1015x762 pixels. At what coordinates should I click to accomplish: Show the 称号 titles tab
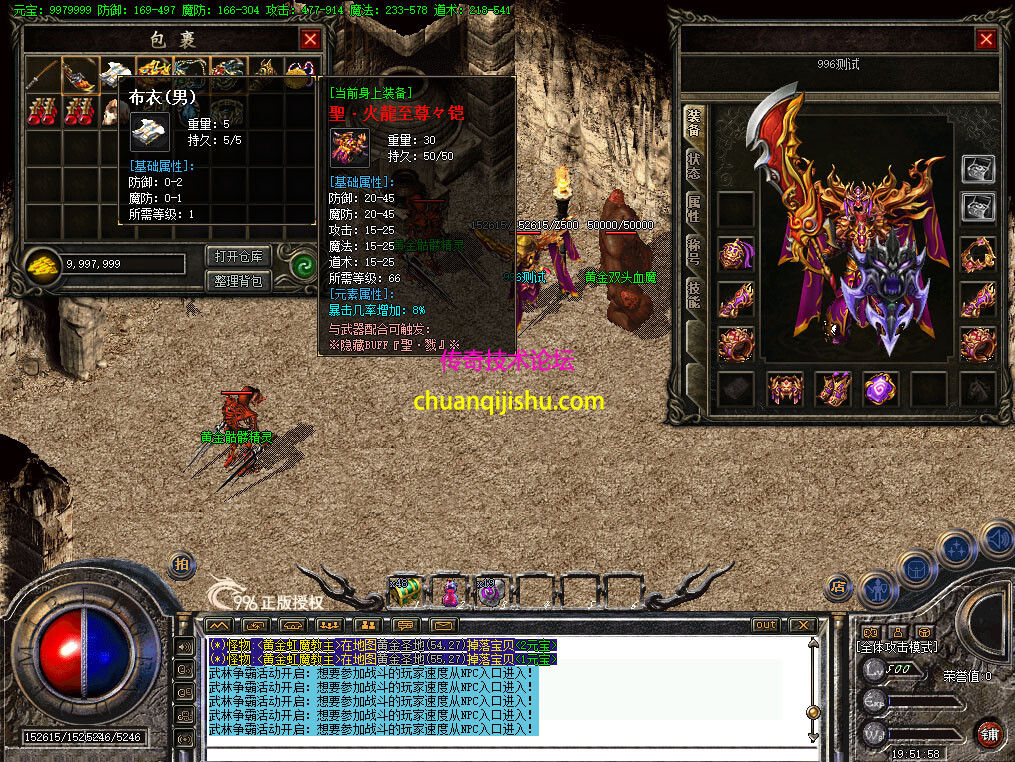693,250
